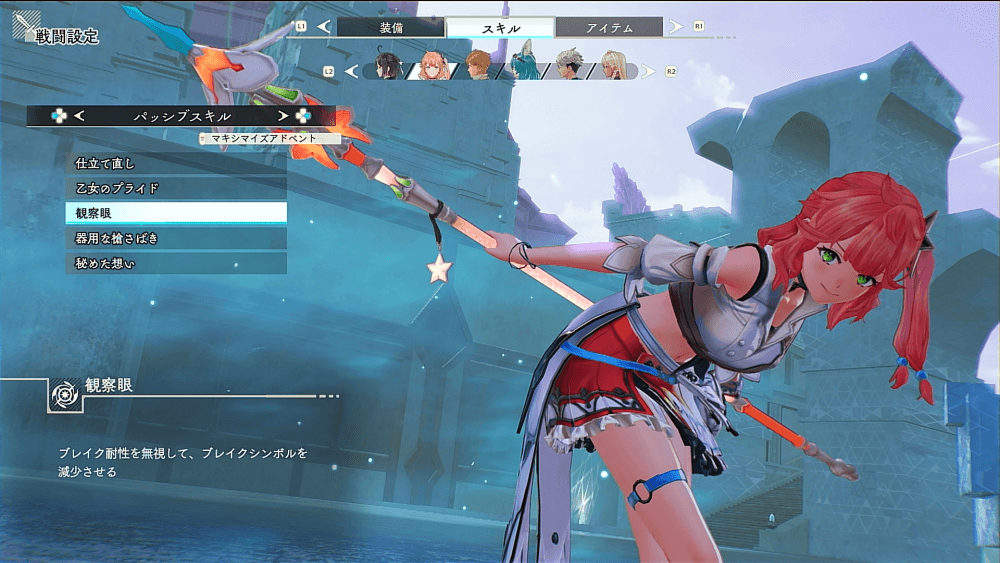The width and height of the screenshot is (1000, 563).
Task: Select the 秘めた想い skill entry
Action: click(176, 263)
